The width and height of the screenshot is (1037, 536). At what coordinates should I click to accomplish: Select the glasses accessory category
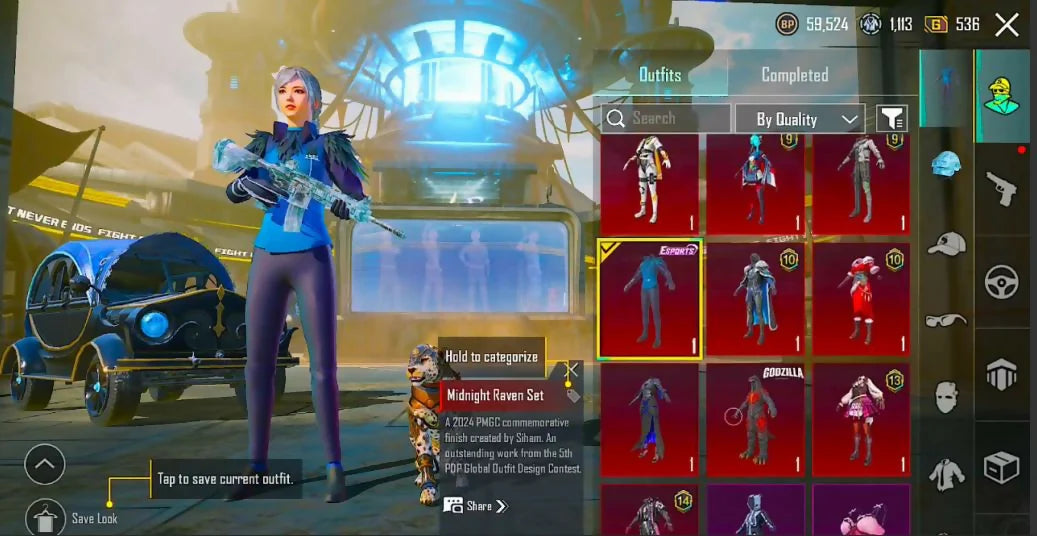coord(946,320)
